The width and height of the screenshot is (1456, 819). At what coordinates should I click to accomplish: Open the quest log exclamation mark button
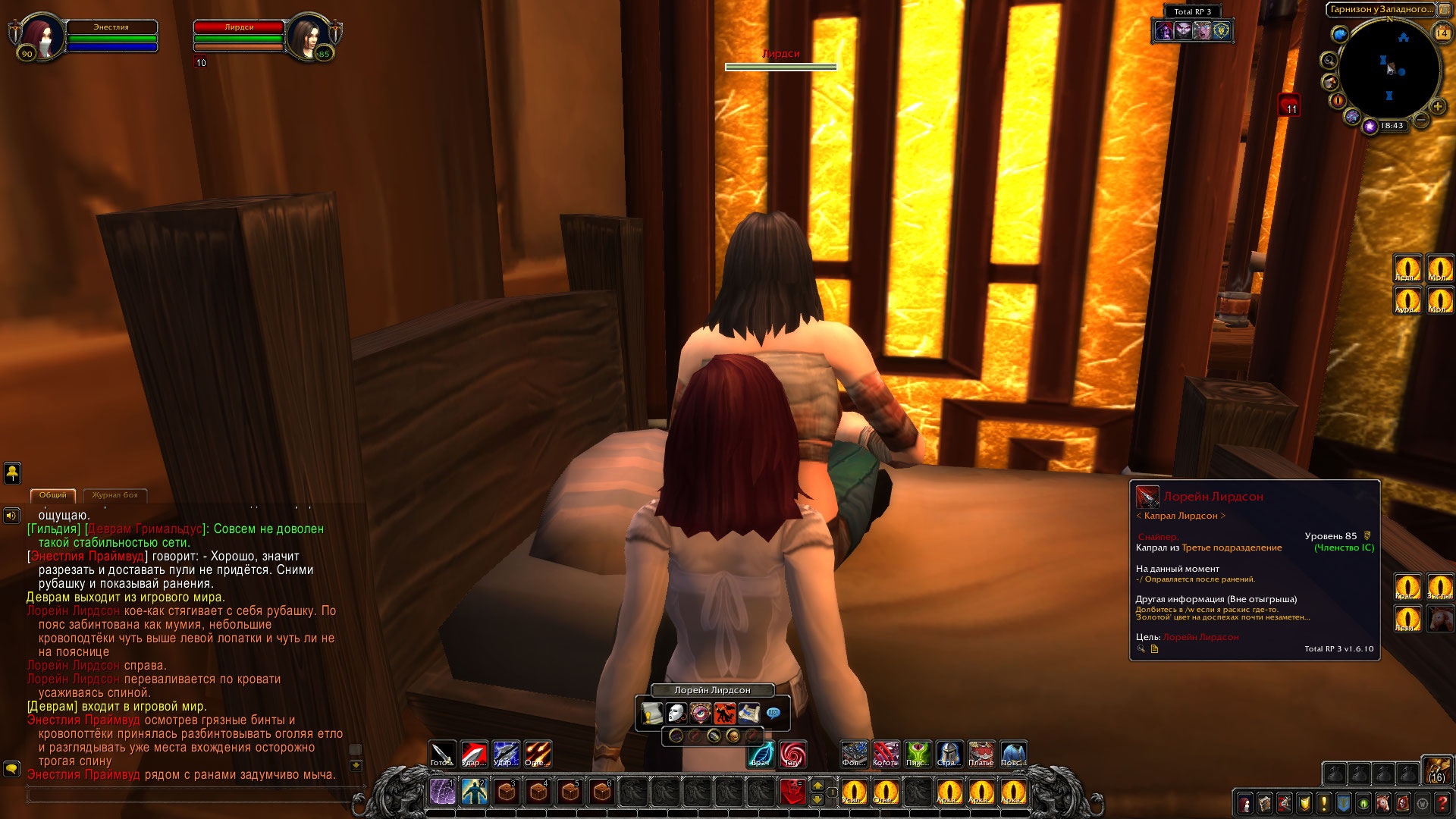1324,803
